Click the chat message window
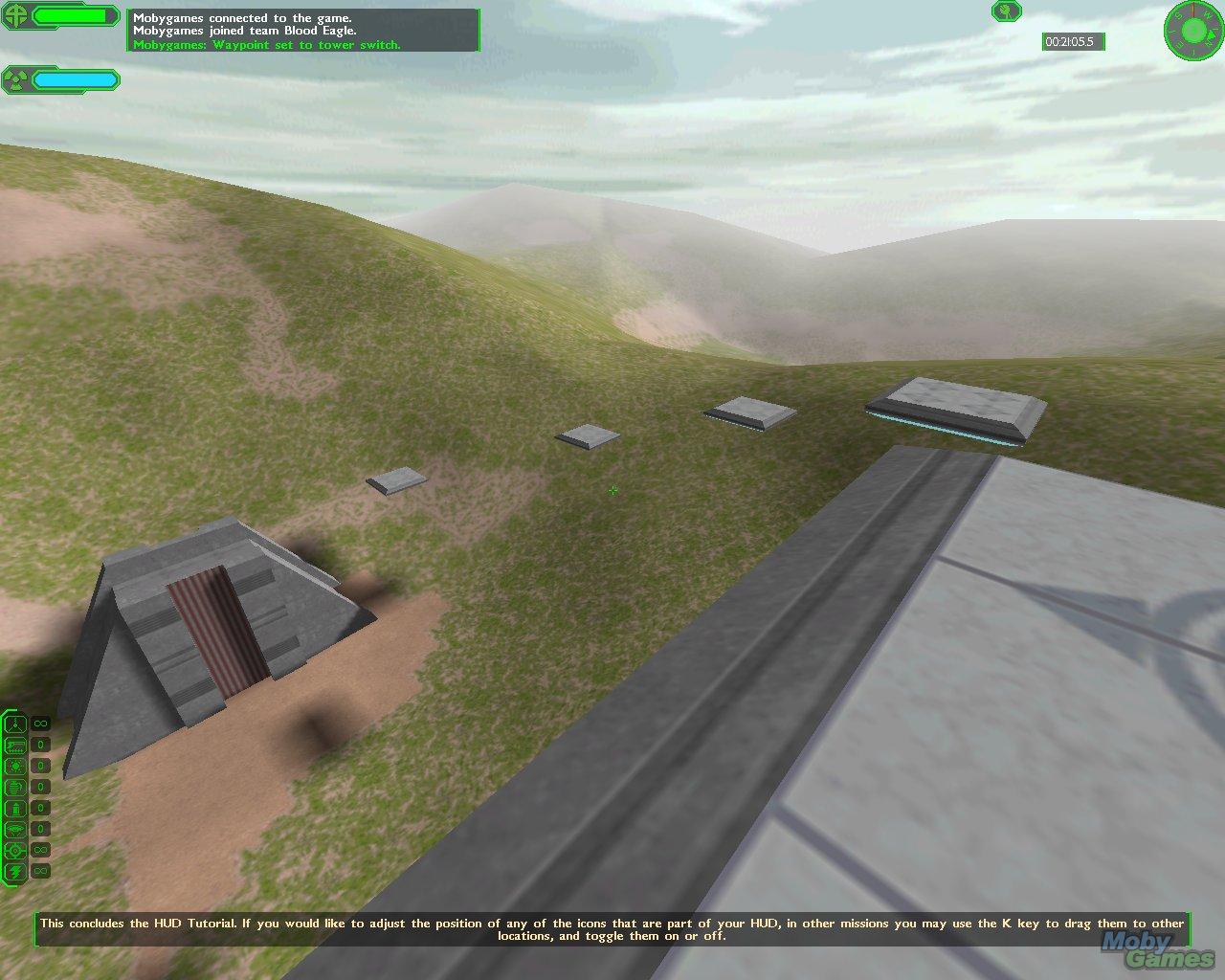 coord(303,31)
